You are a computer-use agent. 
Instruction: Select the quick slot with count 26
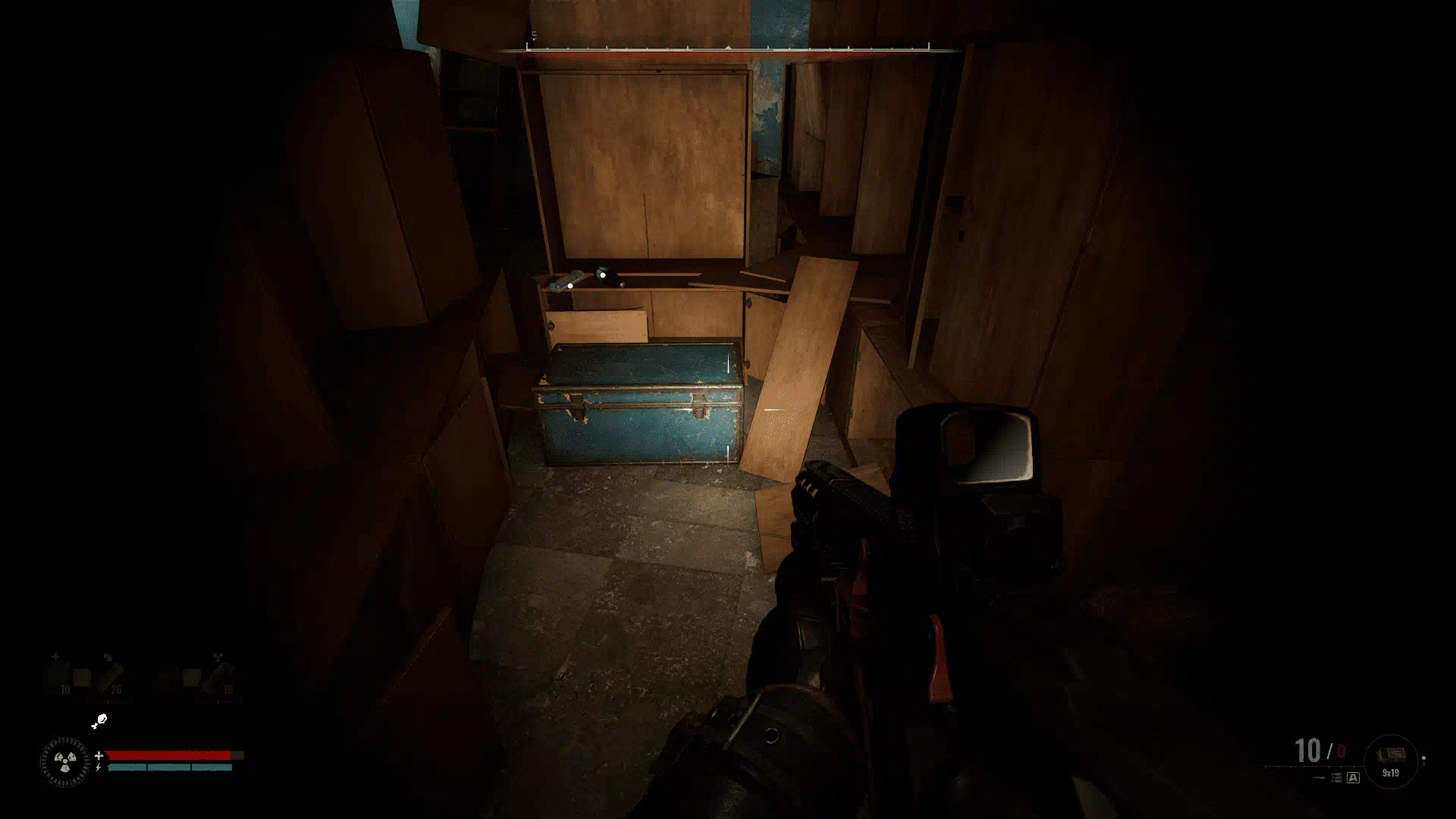(108, 676)
